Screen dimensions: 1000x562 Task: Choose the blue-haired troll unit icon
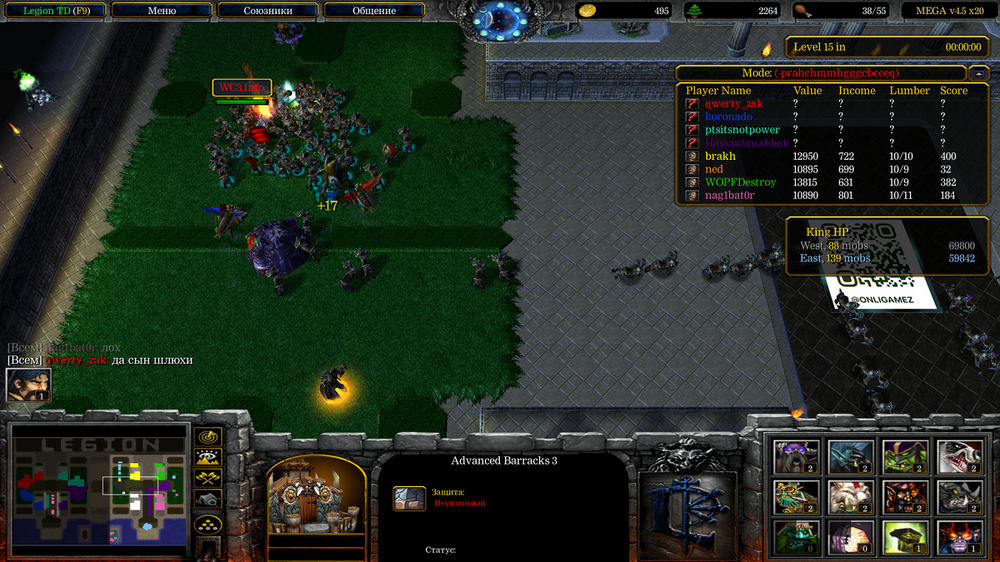pos(850,456)
